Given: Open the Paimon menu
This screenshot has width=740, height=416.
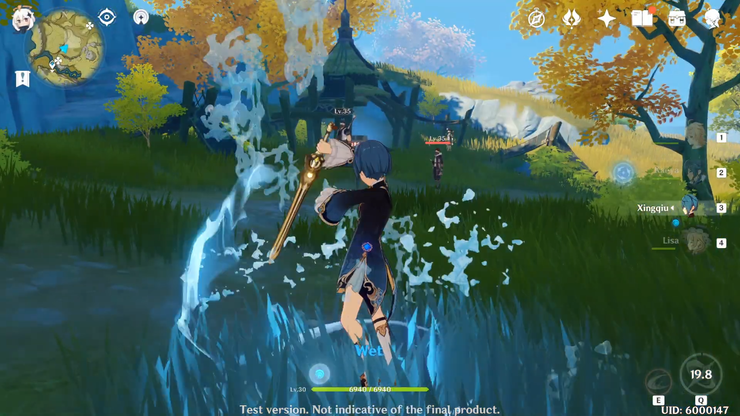Looking at the screenshot, I should [x=22, y=19].
